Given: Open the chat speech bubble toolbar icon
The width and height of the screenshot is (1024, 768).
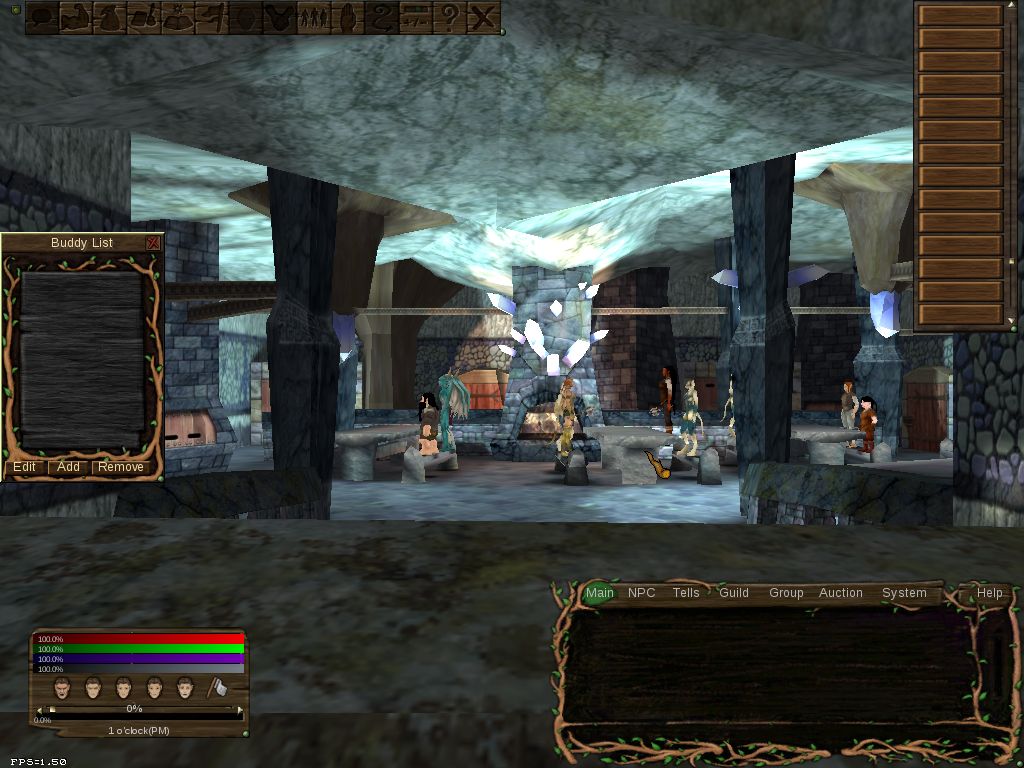Looking at the screenshot, I should click(42, 17).
